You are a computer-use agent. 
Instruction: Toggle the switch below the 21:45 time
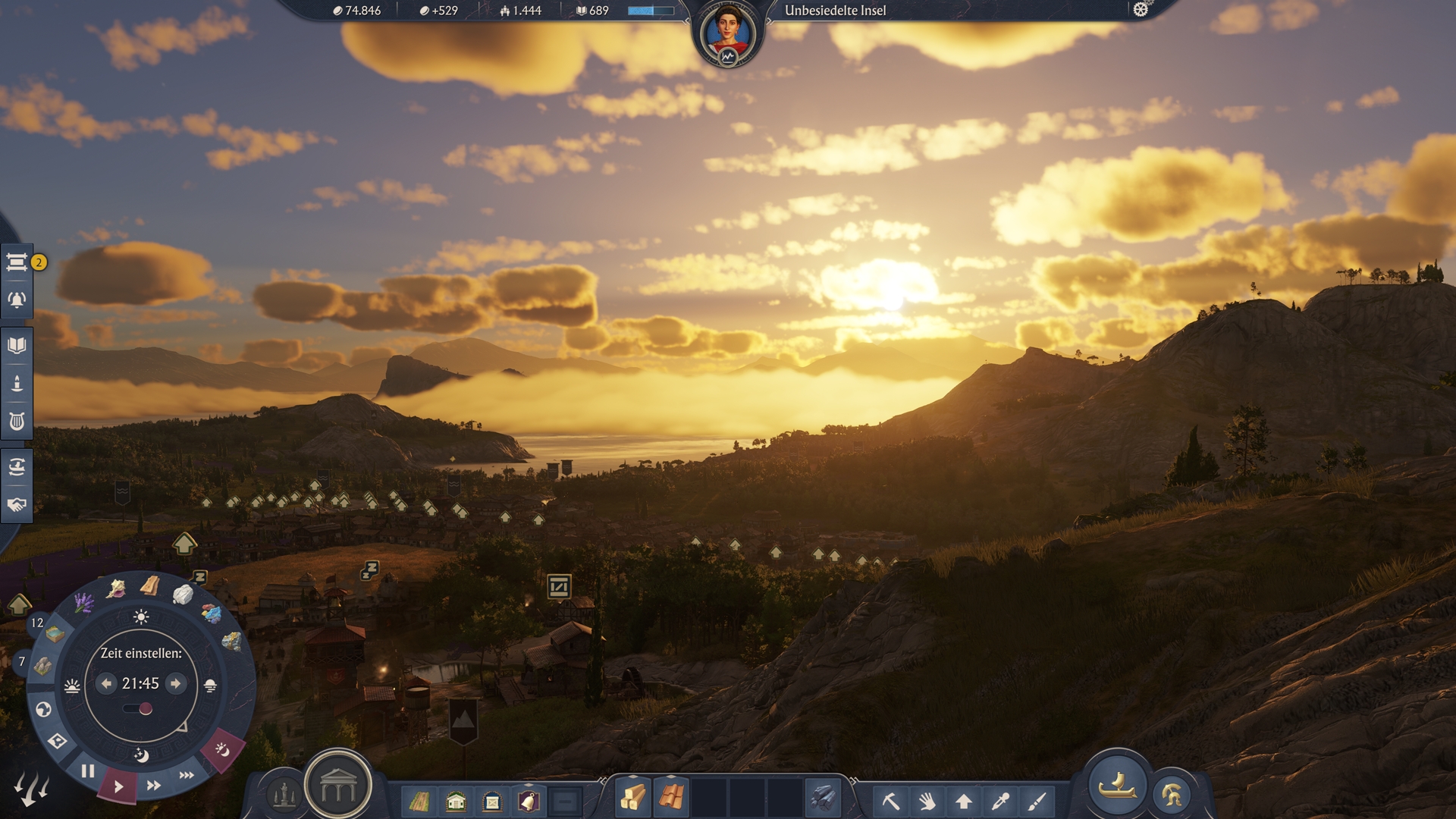coord(138,709)
